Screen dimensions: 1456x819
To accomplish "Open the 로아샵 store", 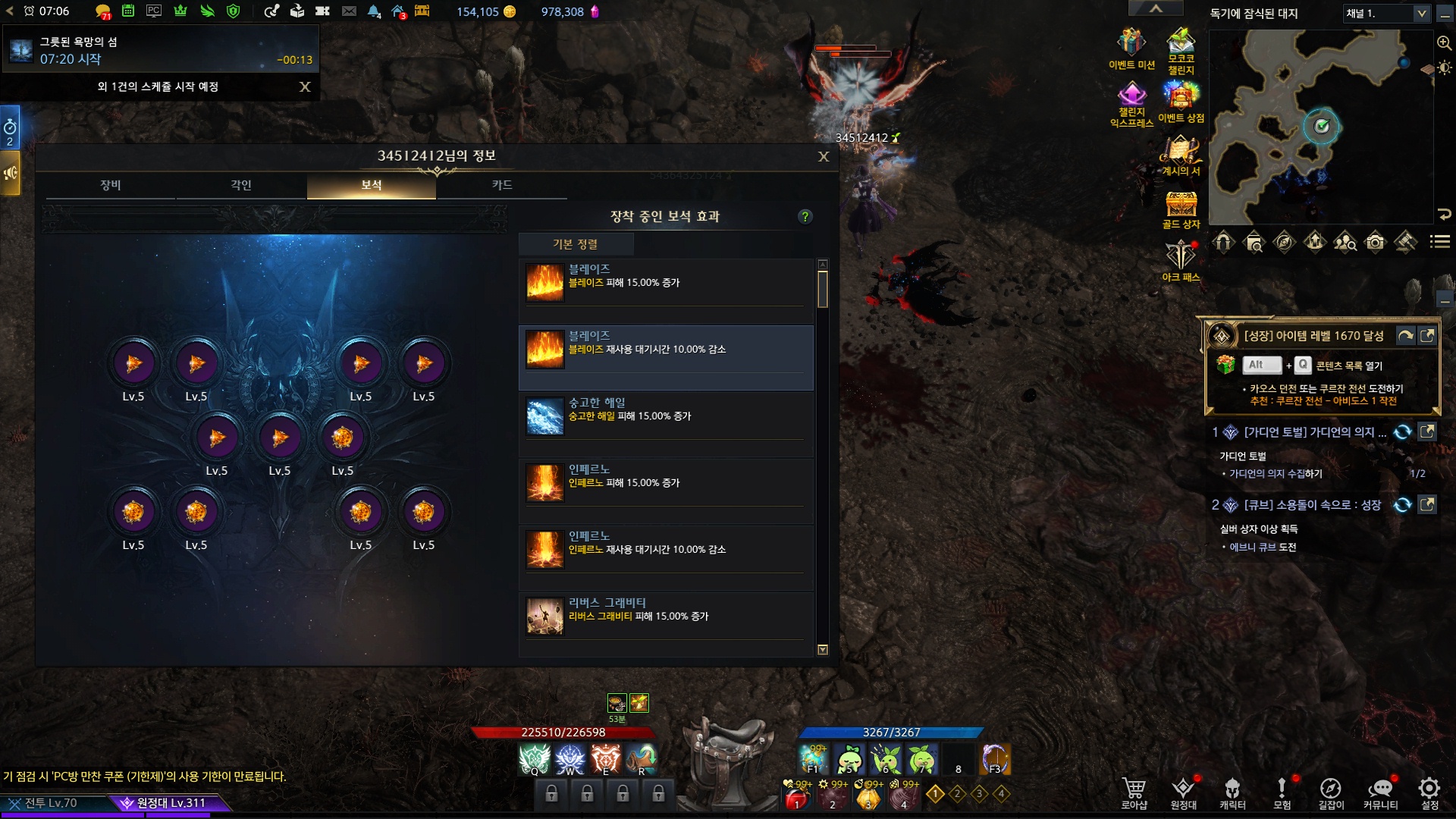I will tap(1134, 792).
